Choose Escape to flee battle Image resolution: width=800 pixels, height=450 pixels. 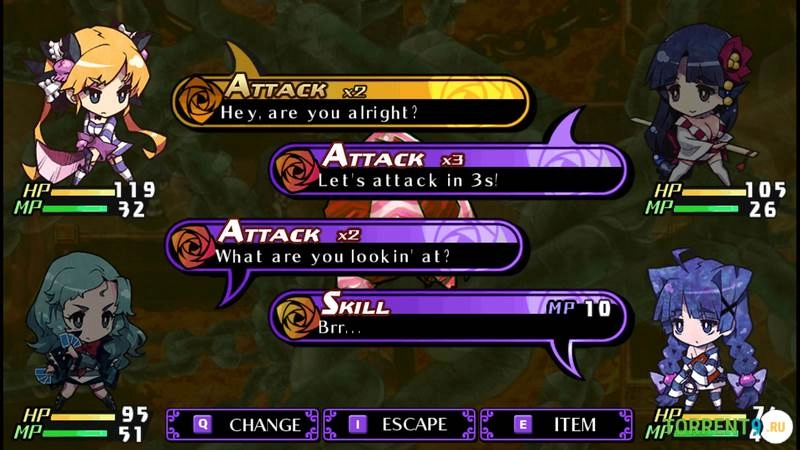point(399,424)
